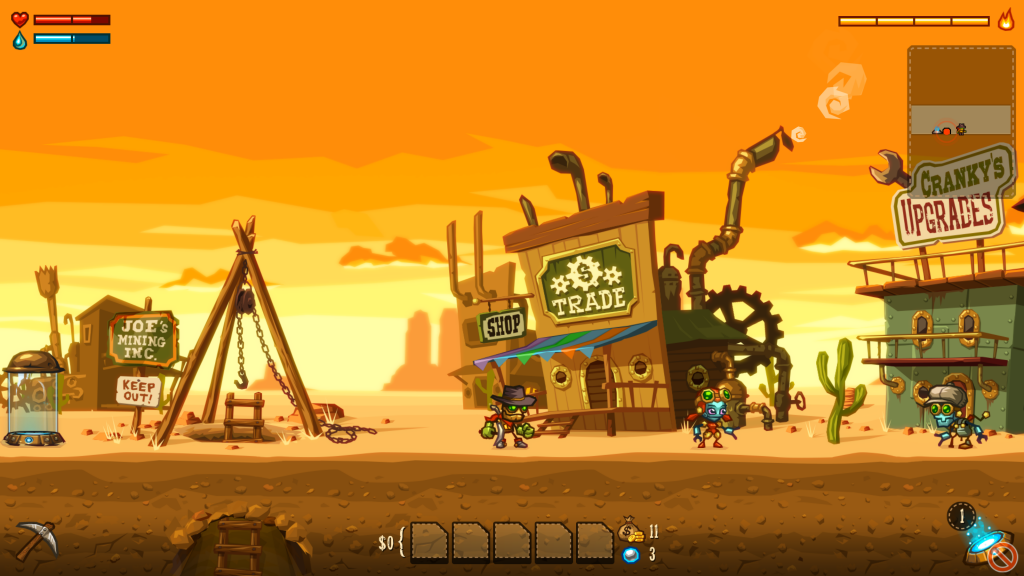The height and width of the screenshot is (576, 1024).
Task: Click the blue orb currency icon
Action: [630, 555]
